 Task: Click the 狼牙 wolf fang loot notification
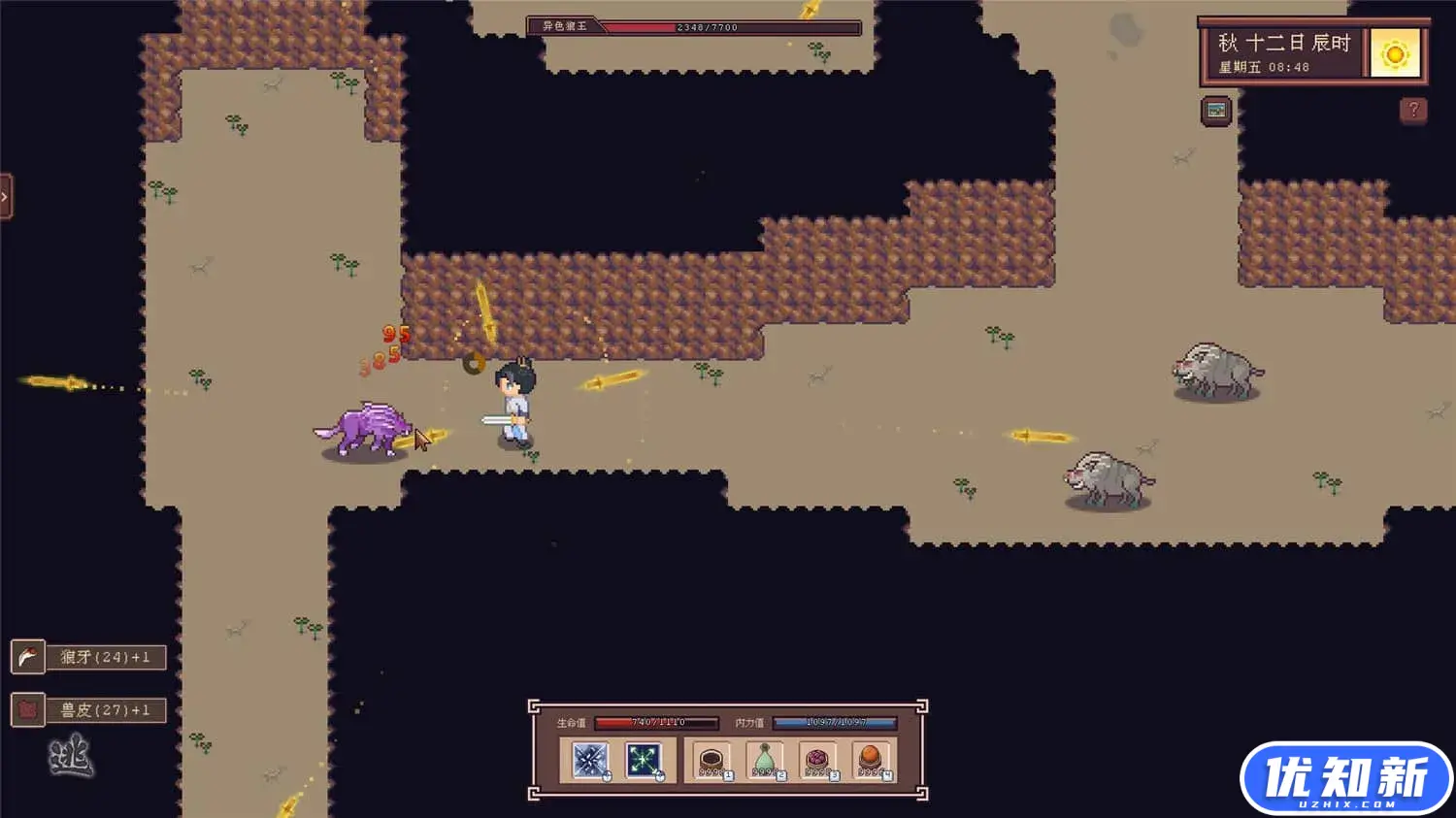point(89,657)
